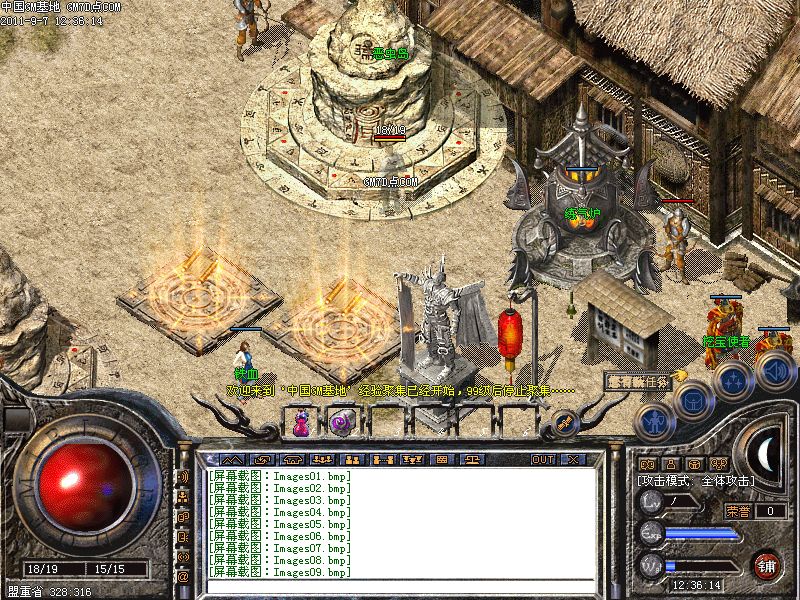Screen dimensions: 800x600
Task: Open the red shop button
Action: click(x=767, y=565)
